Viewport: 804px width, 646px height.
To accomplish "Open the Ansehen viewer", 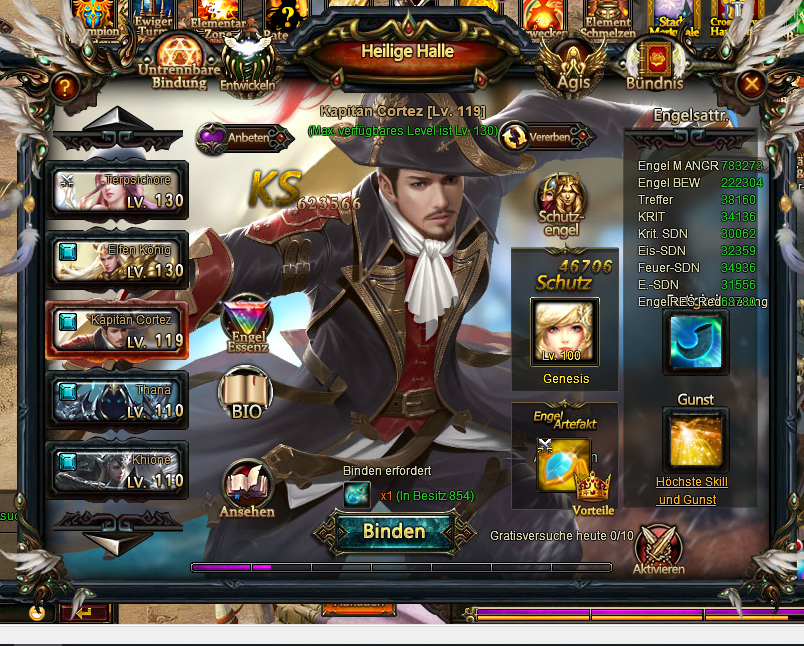I will tap(246, 490).
